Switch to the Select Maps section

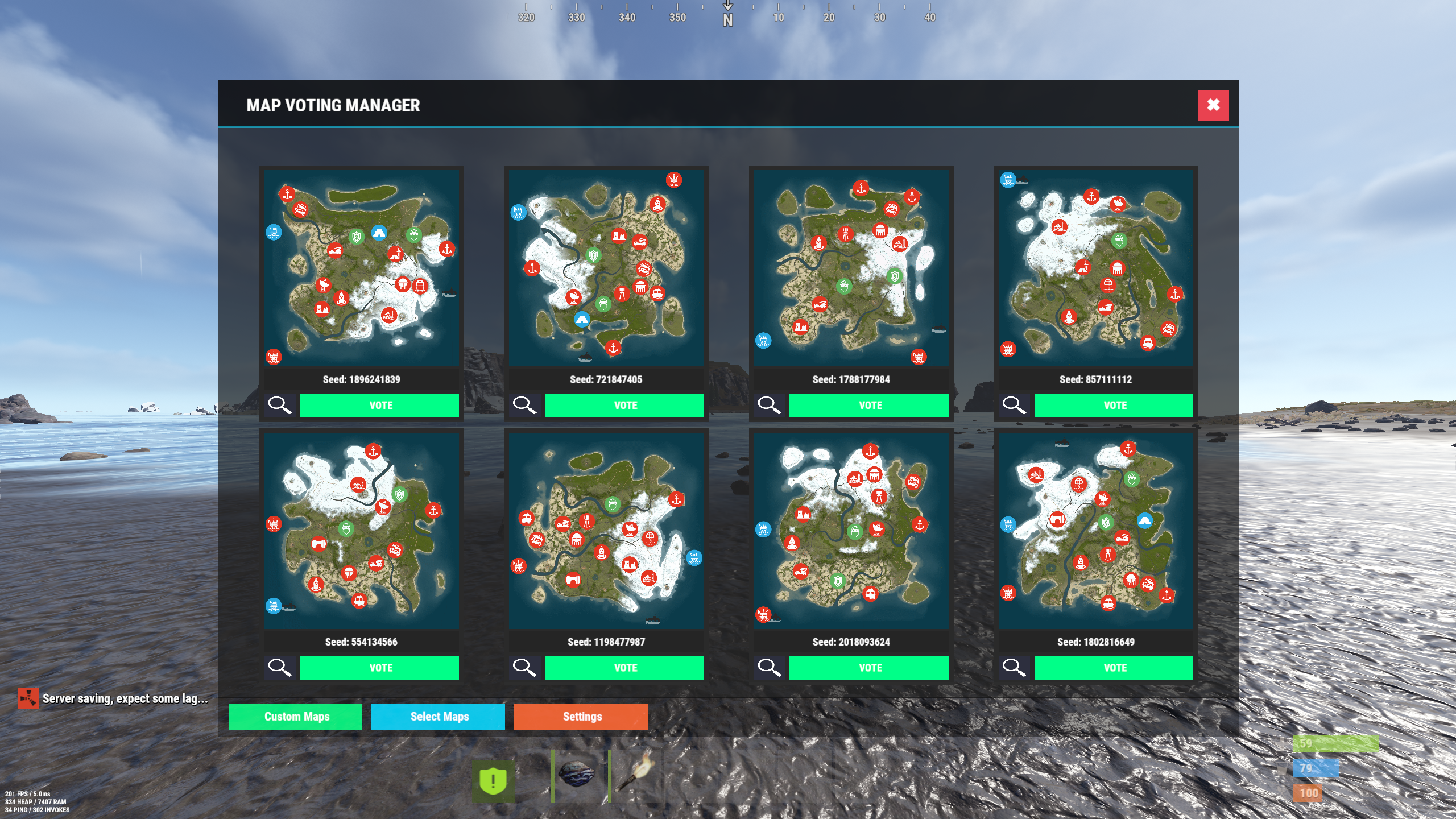[x=439, y=717]
